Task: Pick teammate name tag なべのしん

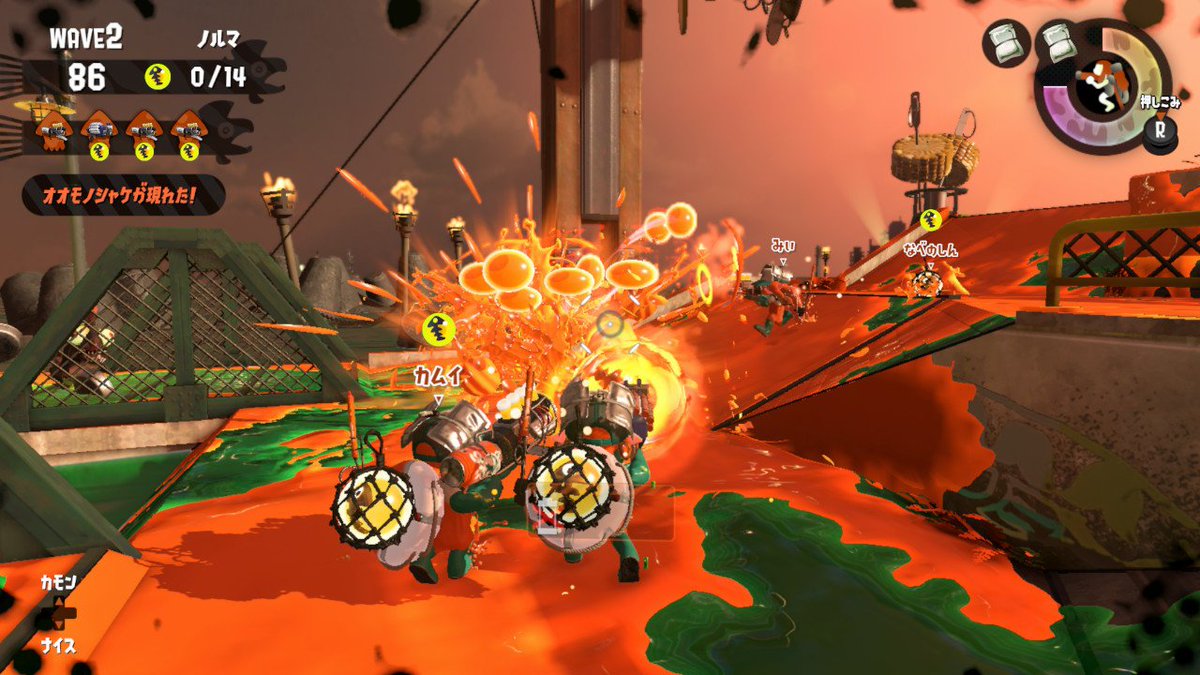Action: pos(930,249)
